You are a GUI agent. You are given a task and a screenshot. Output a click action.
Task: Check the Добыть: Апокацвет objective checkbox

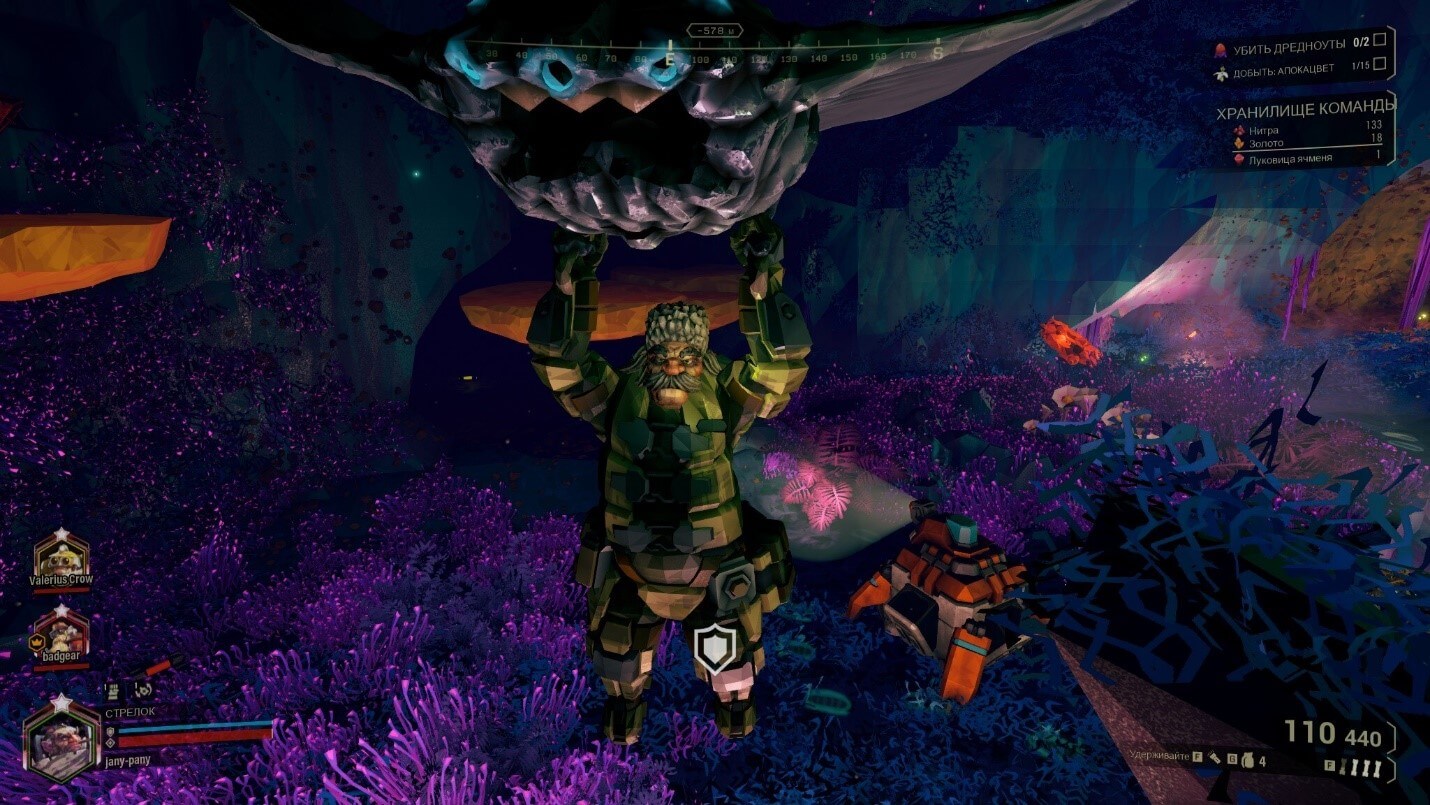tap(1379, 66)
